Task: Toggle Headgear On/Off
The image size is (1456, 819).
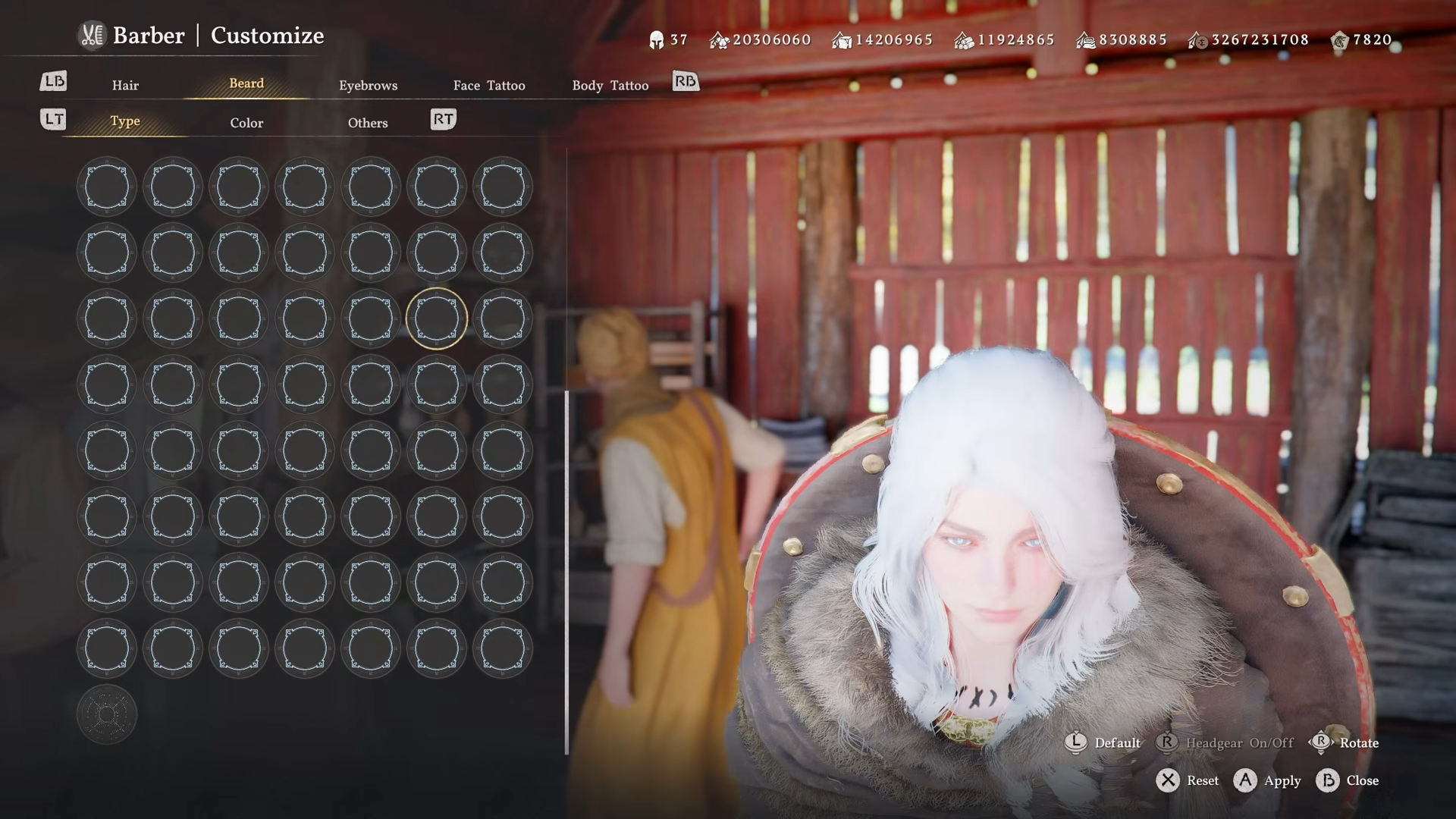Action: coord(1225,742)
